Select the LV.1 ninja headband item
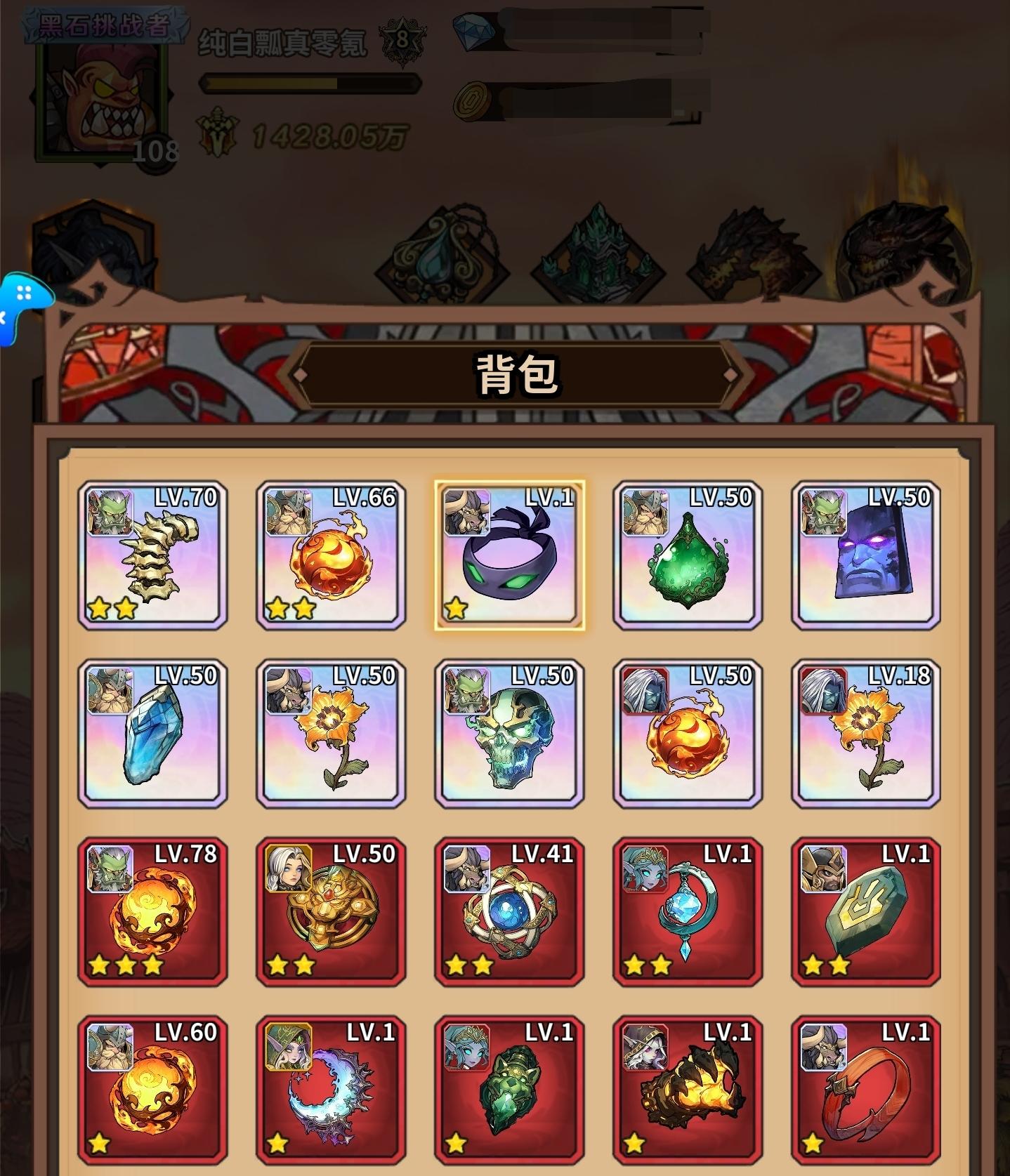This screenshot has width=1010, height=1176. pyautogui.click(x=509, y=557)
